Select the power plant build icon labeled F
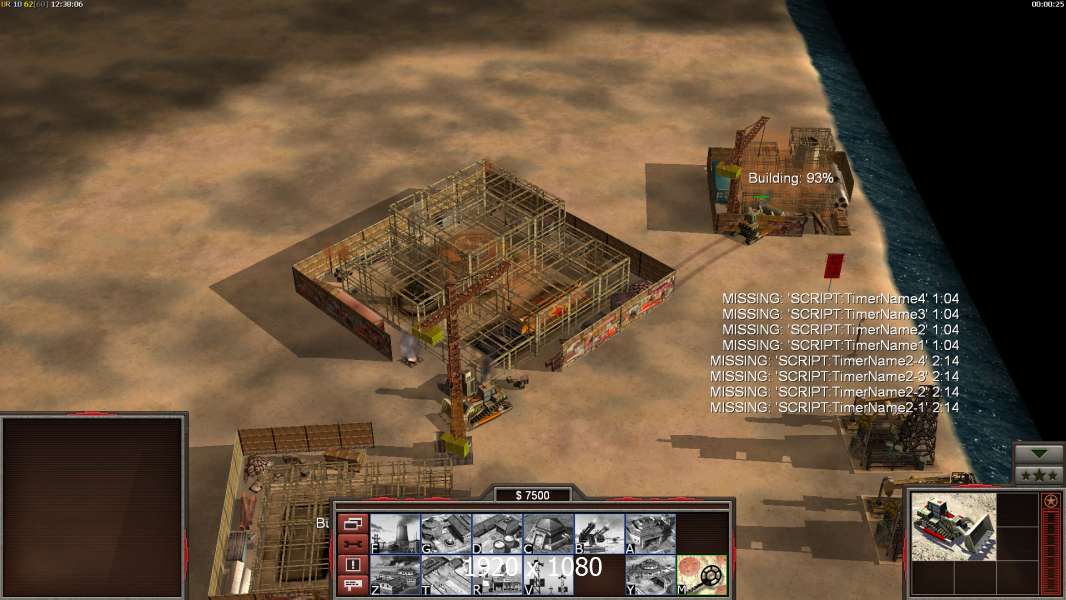 (x=395, y=534)
